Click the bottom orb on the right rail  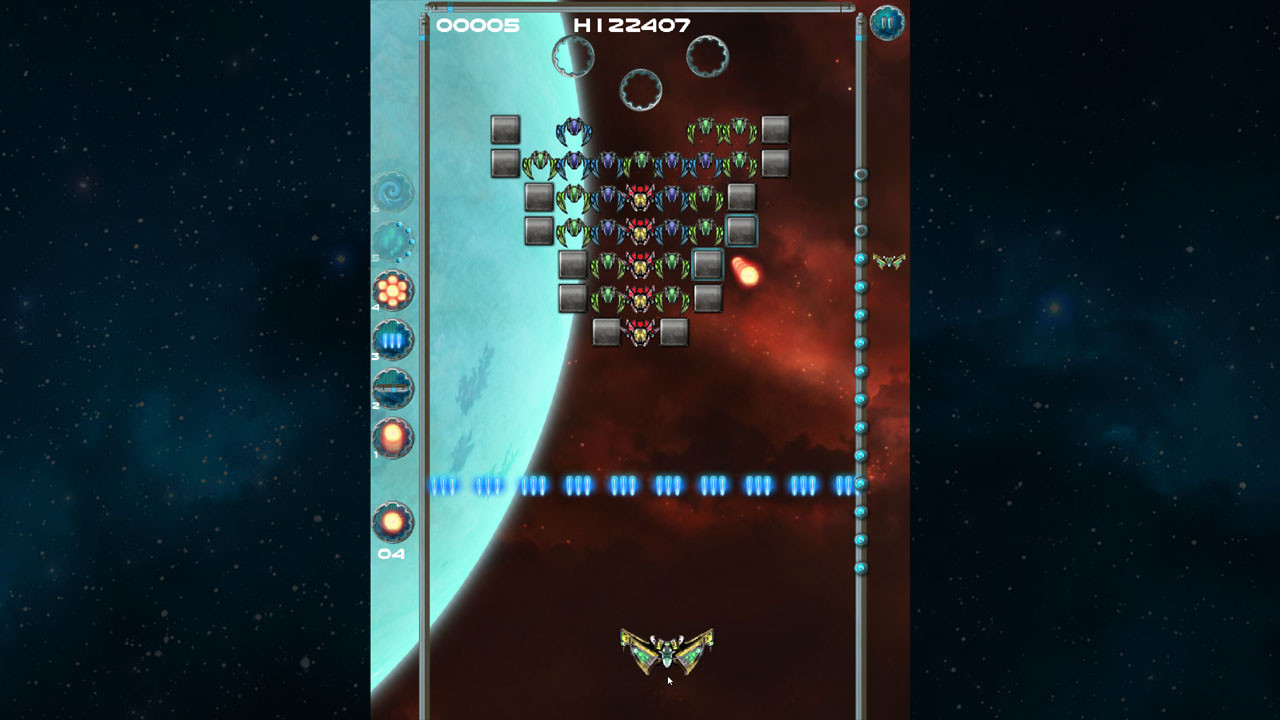tap(860, 565)
